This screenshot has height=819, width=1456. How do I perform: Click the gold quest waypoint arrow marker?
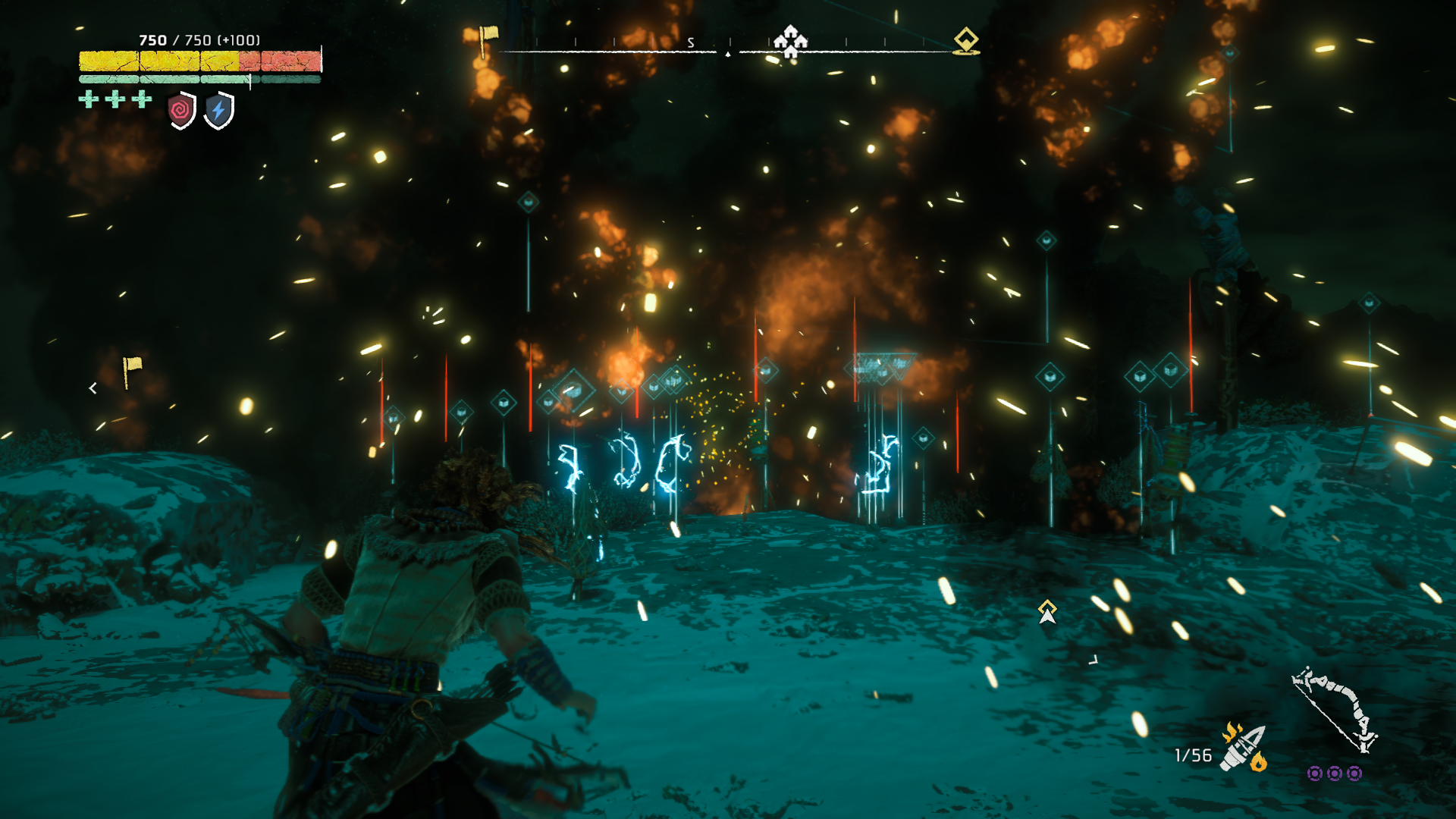1047,611
